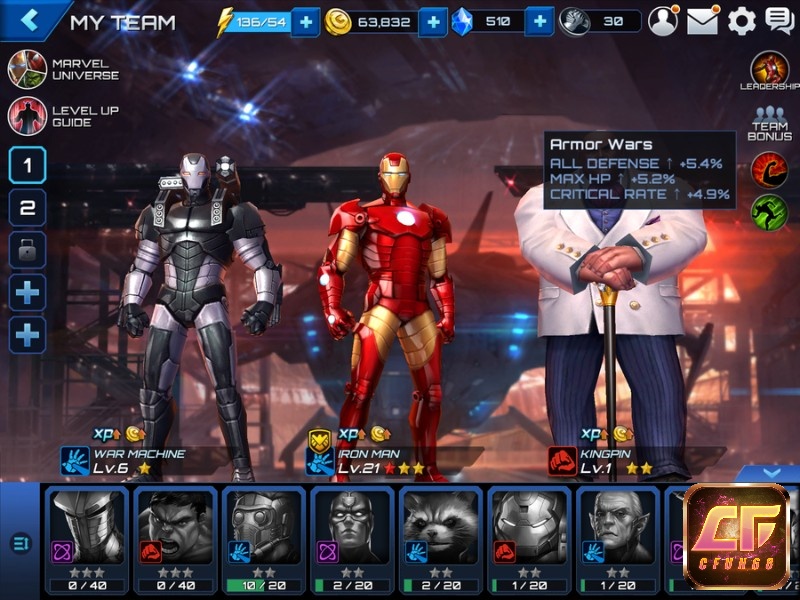
Task: Open the mail inbox
Action: coord(702,21)
